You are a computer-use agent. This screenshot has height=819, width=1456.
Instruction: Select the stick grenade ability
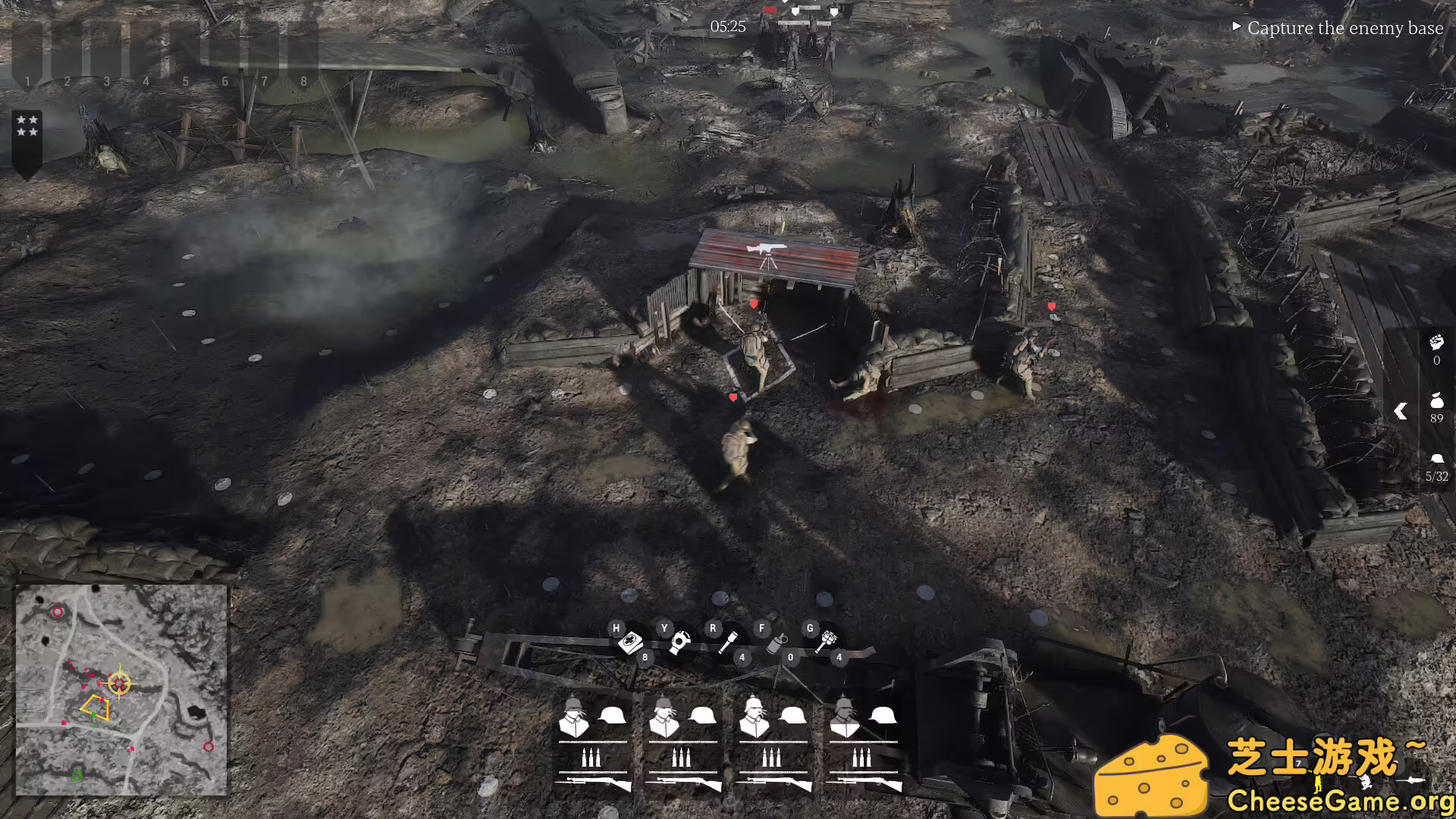(728, 643)
